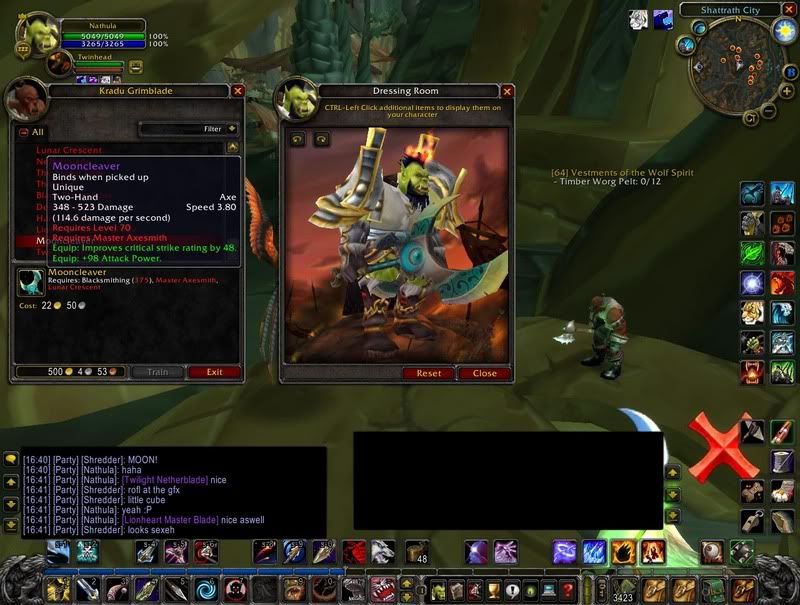Click the Exit button in trainer window
This screenshot has height=605, width=800.
click(x=214, y=372)
